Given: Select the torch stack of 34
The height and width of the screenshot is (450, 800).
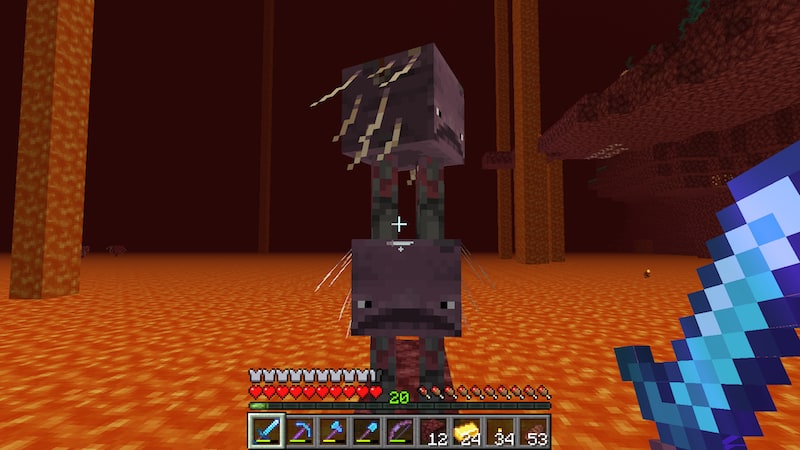Looking at the screenshot, I should pyautogui.click(x=500, y=431).
